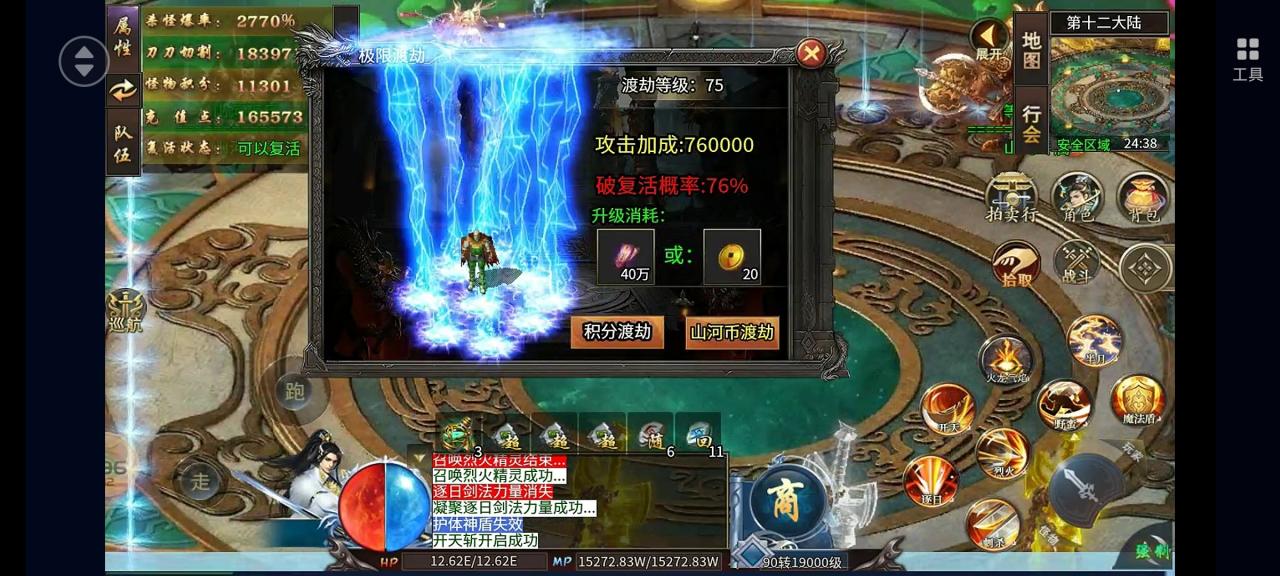
Task: Open the 背包 bag
Action: pyautogui.click(x=1142, y=196)
